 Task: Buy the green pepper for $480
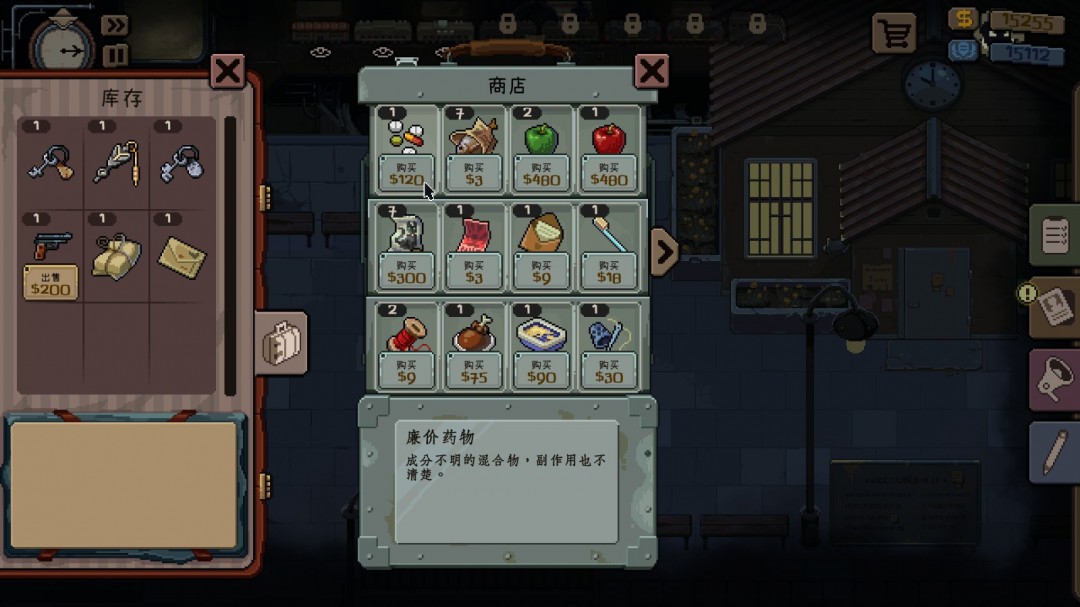[541, 174]
